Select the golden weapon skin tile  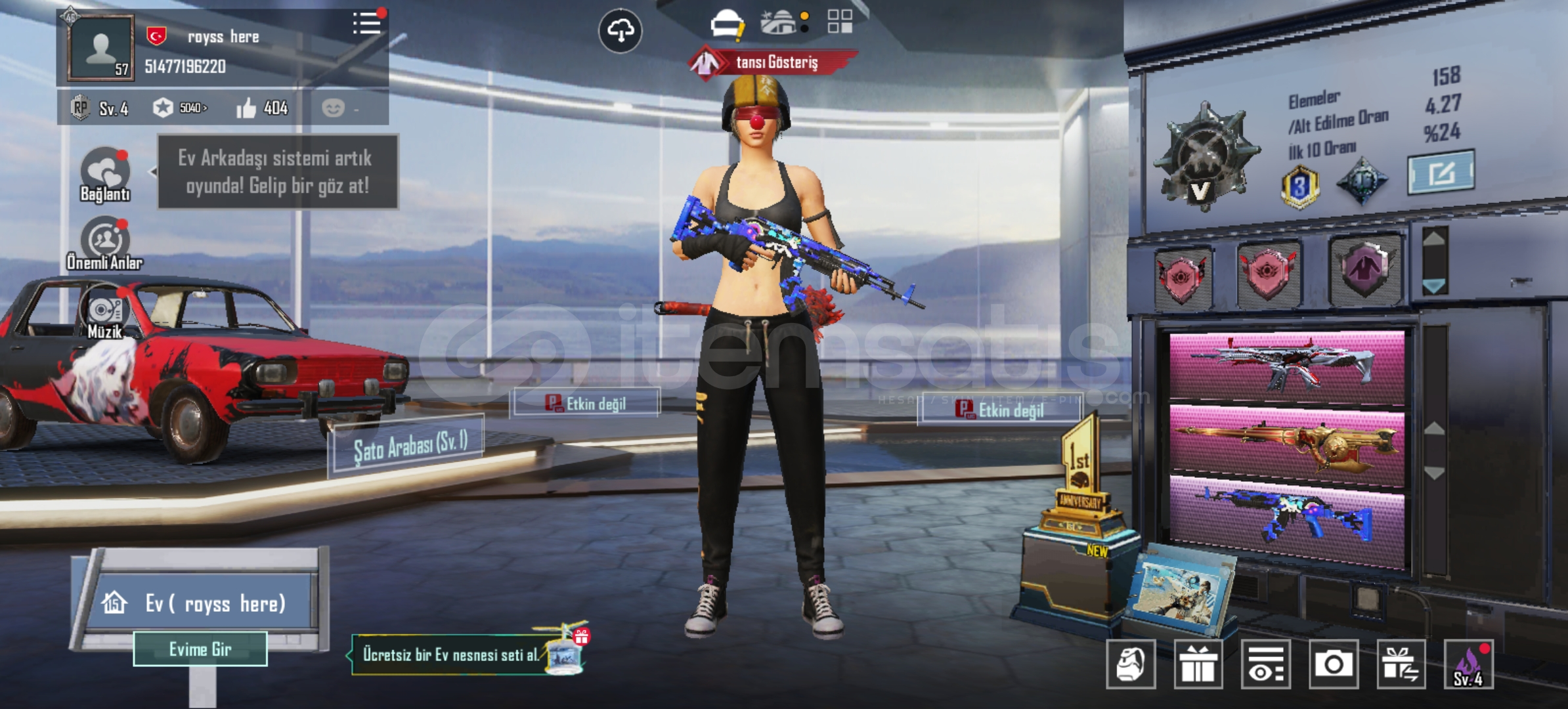tap(1286, 443)
